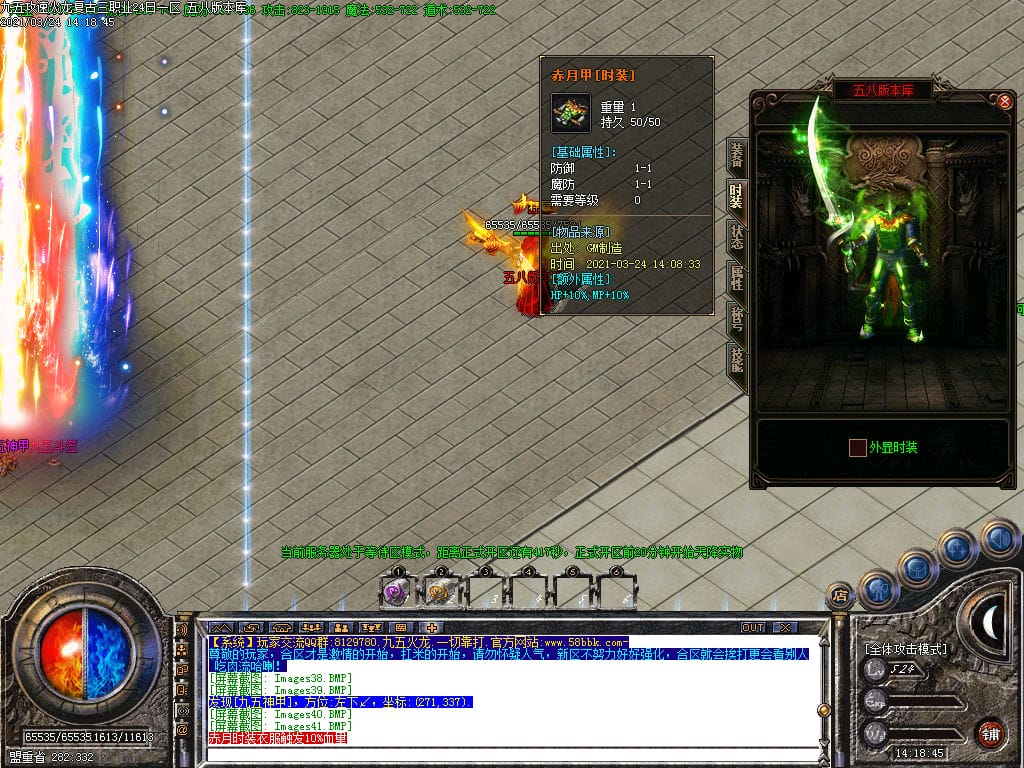Switch to the 装备 equipment tab
Screen dimensions: 1024x768
click(x=737, y=155)
